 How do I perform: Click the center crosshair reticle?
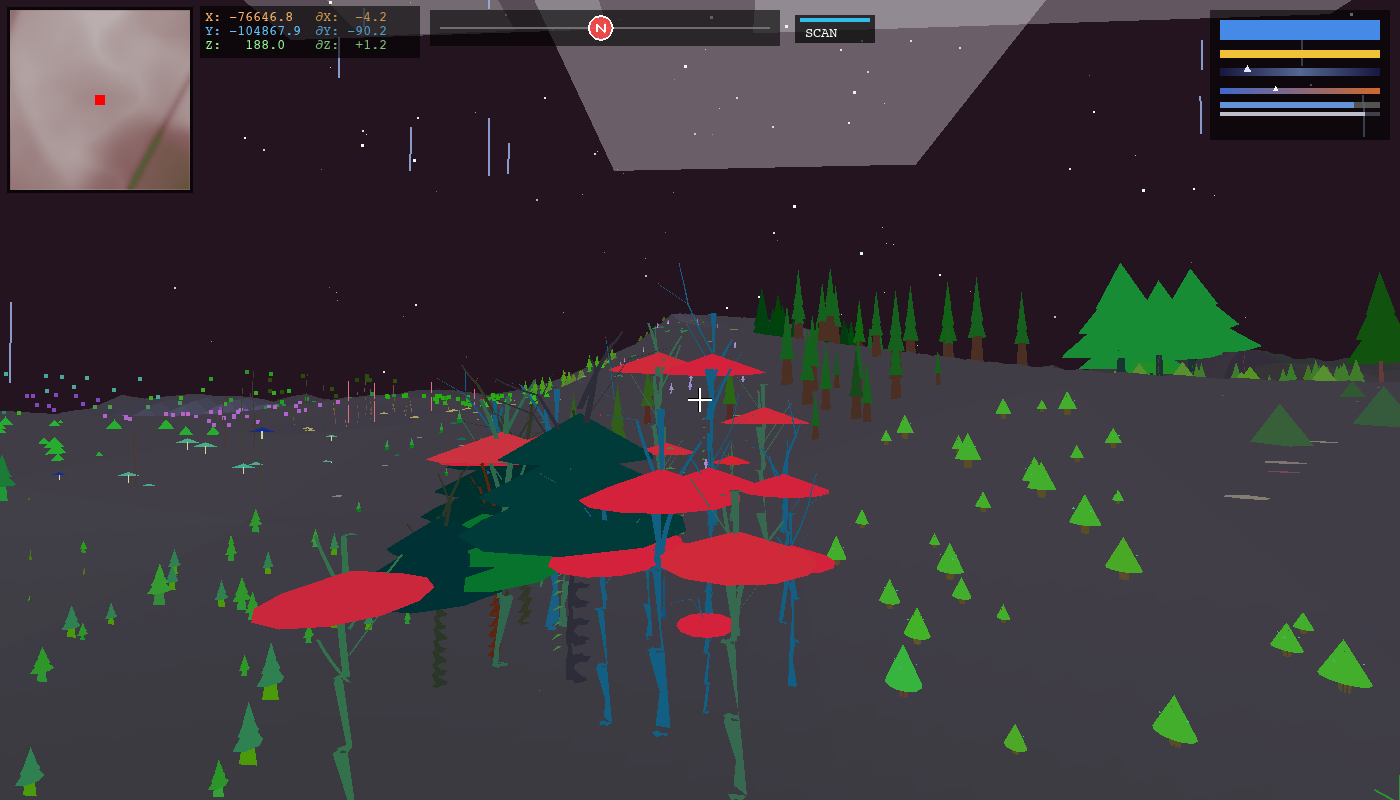click(700, 400)
